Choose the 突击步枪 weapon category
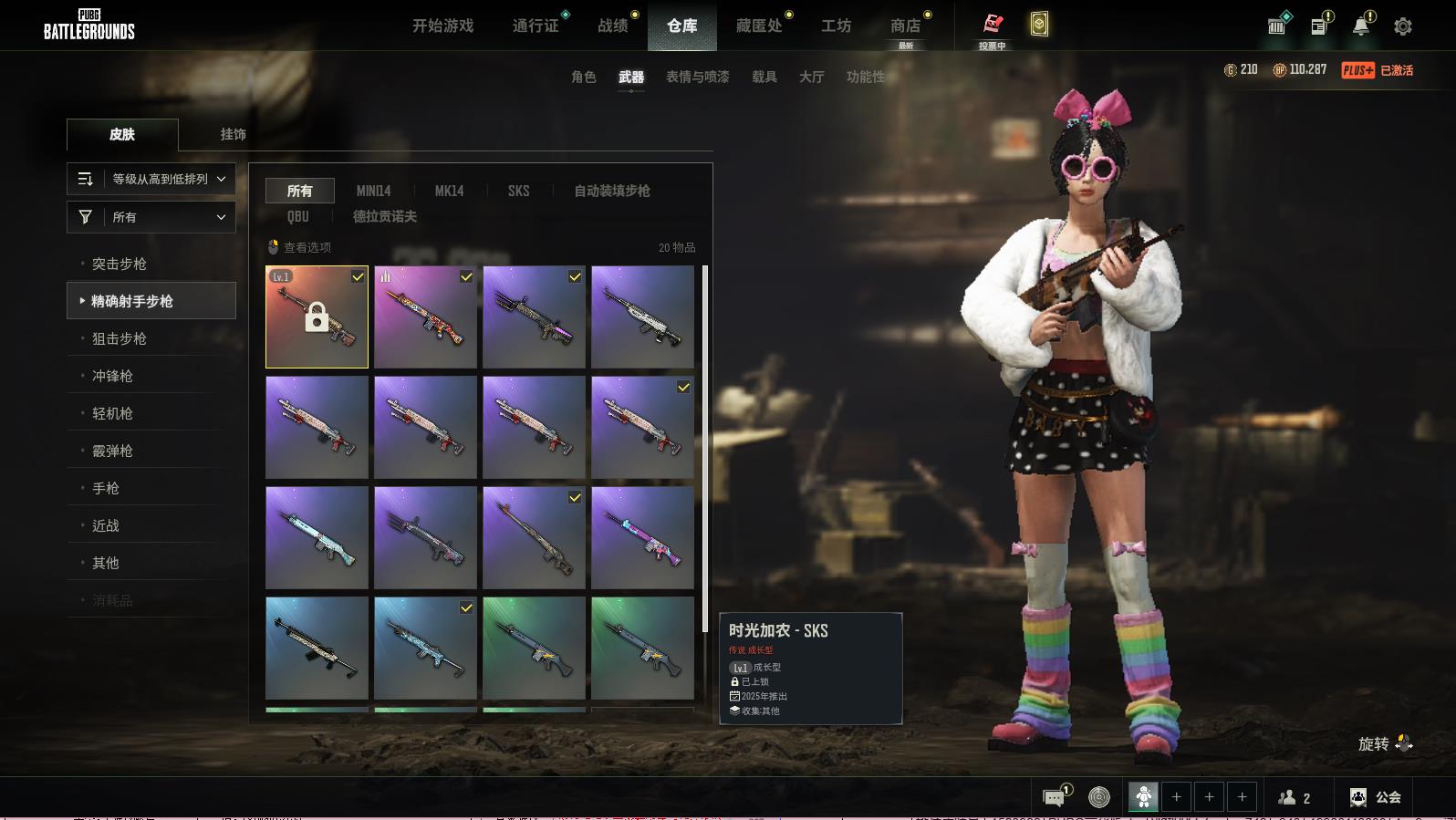 coord(120,264)
